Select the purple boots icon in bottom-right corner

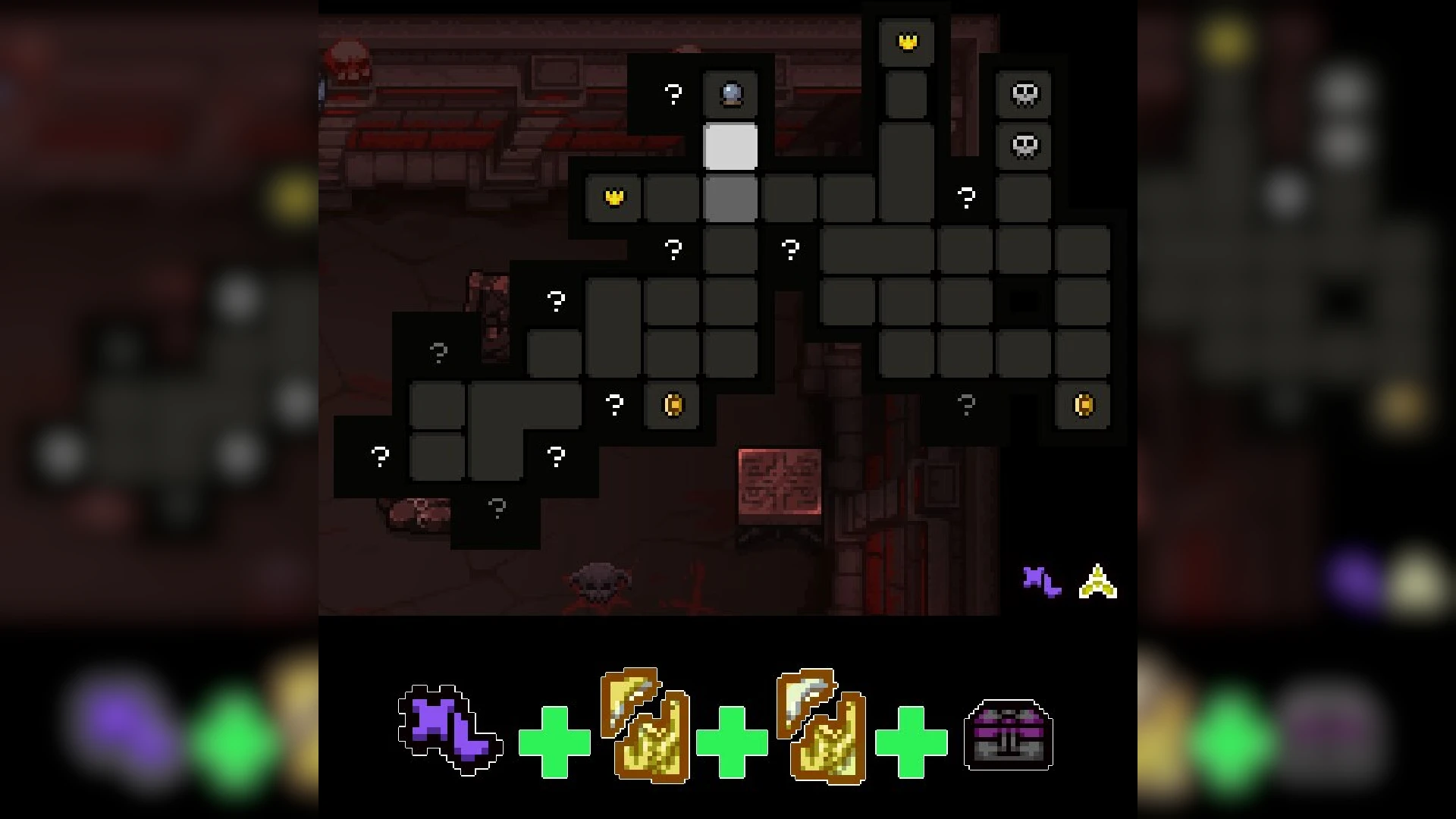(1043, 582)
